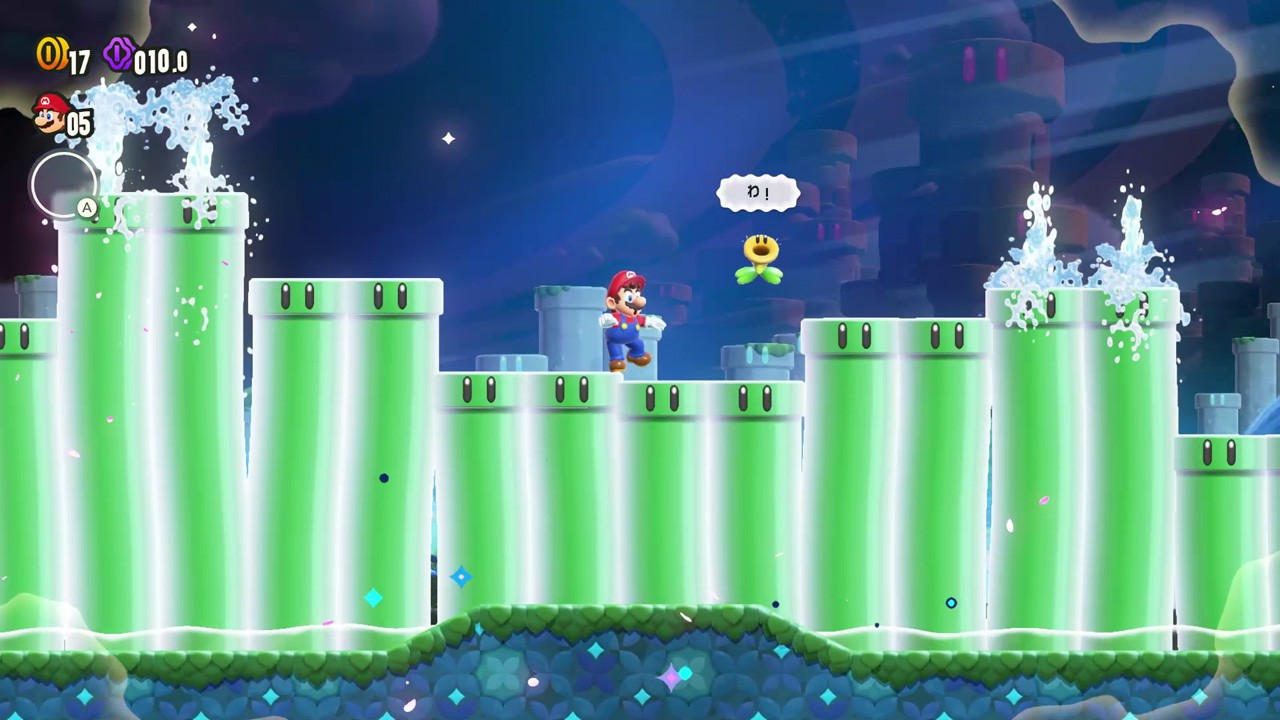Image resolution: width=1280 pixels, height=720 pixels.
Task: Select the flower coin value '010.0'
Action: [x=160, y=60]
